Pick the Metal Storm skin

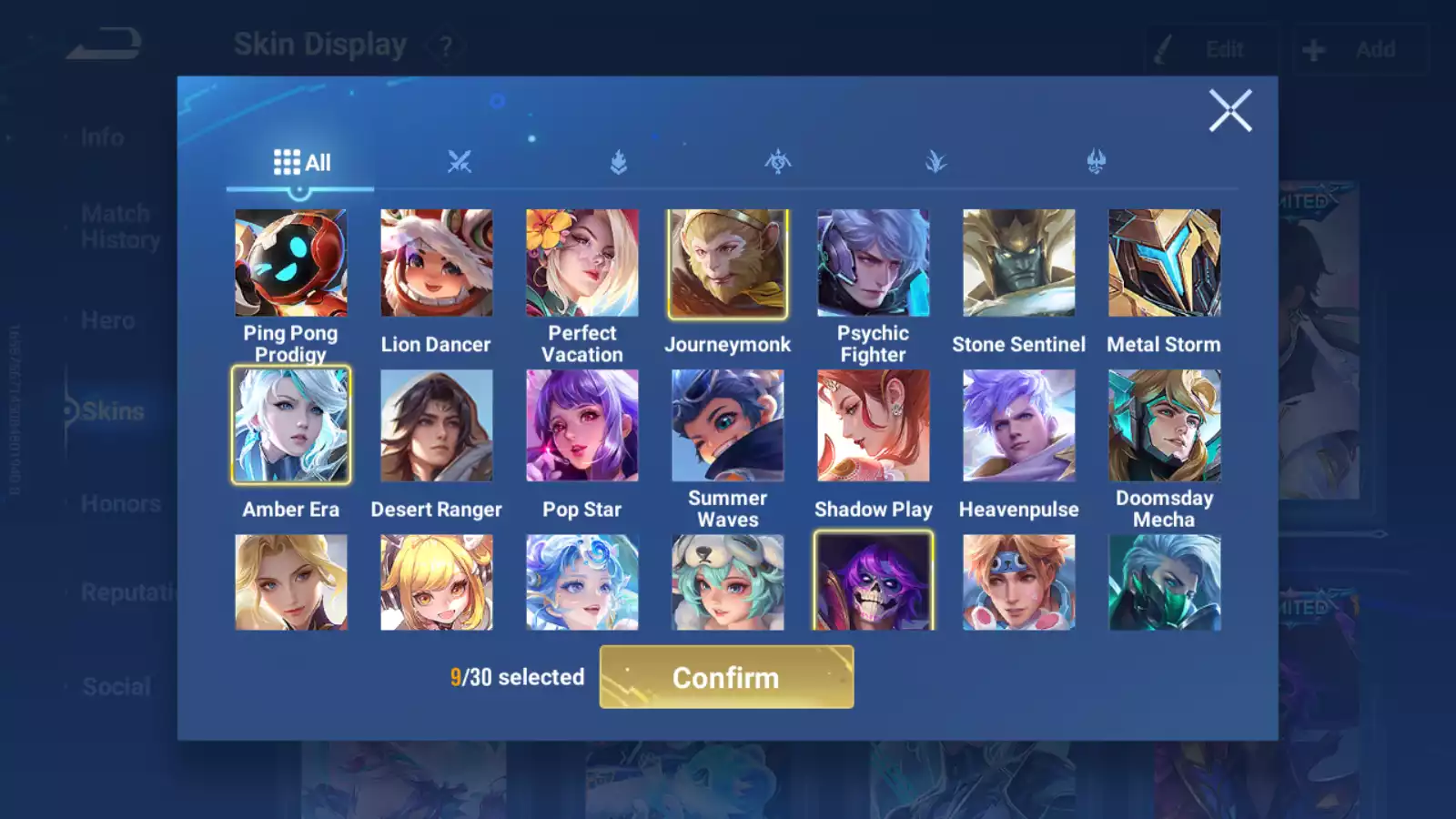point(1165,263)
